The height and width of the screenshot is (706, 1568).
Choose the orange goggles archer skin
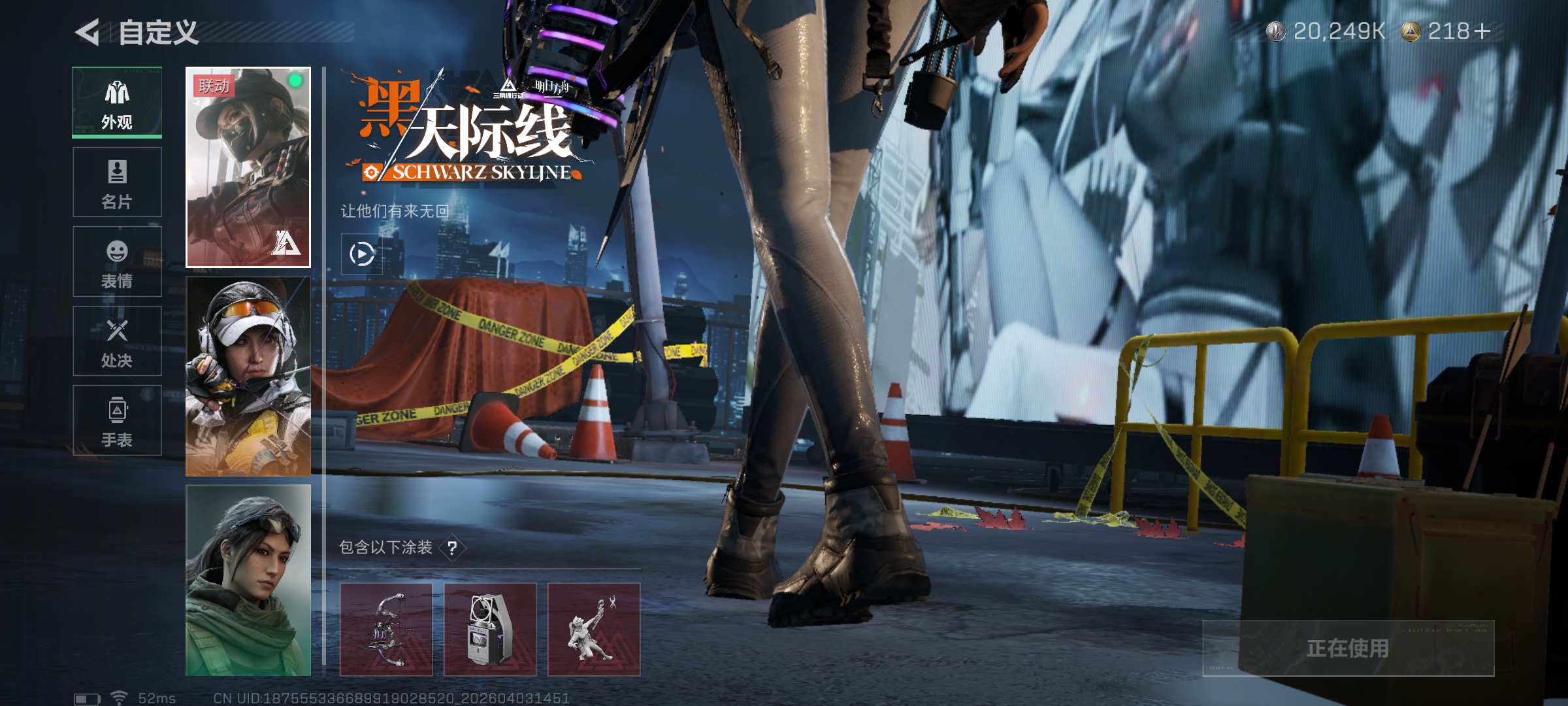248,377
